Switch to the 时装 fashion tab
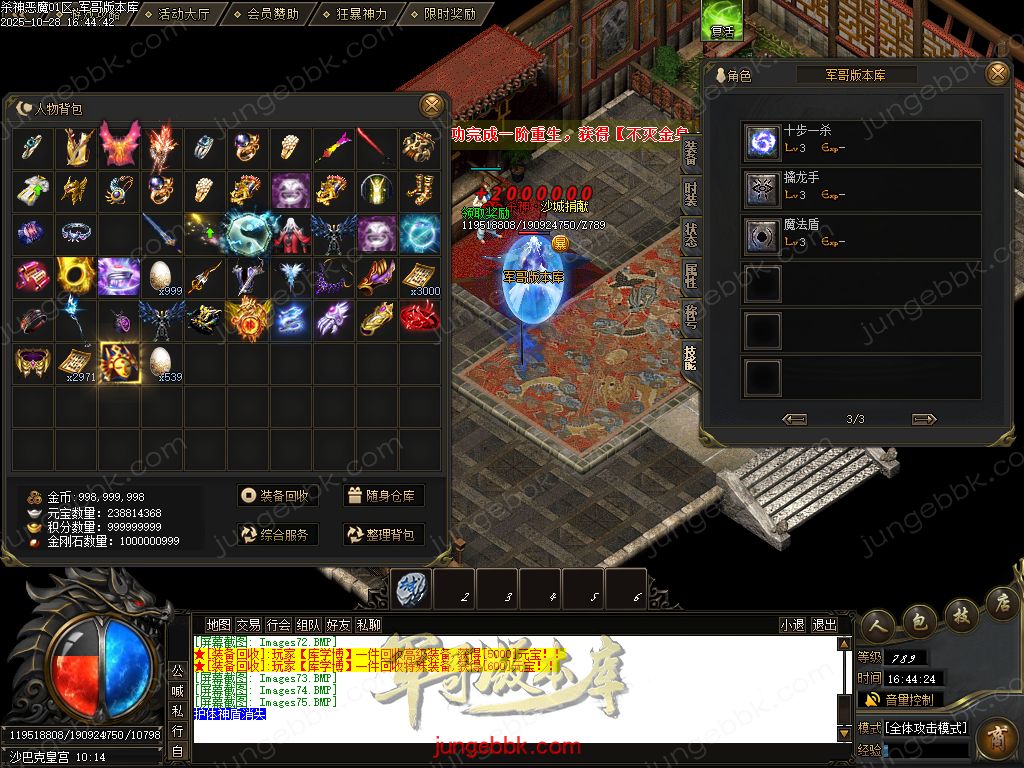 click(691, 194)
